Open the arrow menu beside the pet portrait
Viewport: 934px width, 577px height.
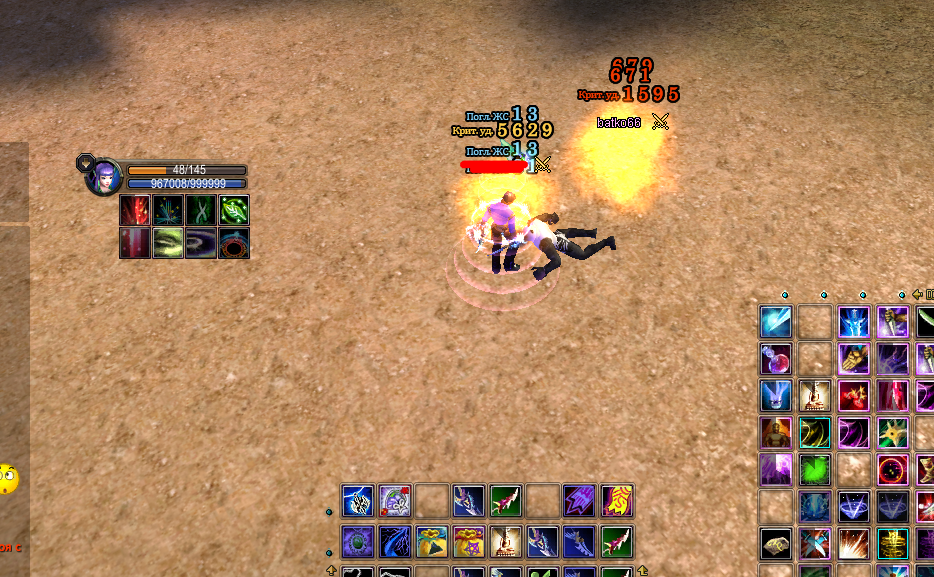(x=85, y=161)
